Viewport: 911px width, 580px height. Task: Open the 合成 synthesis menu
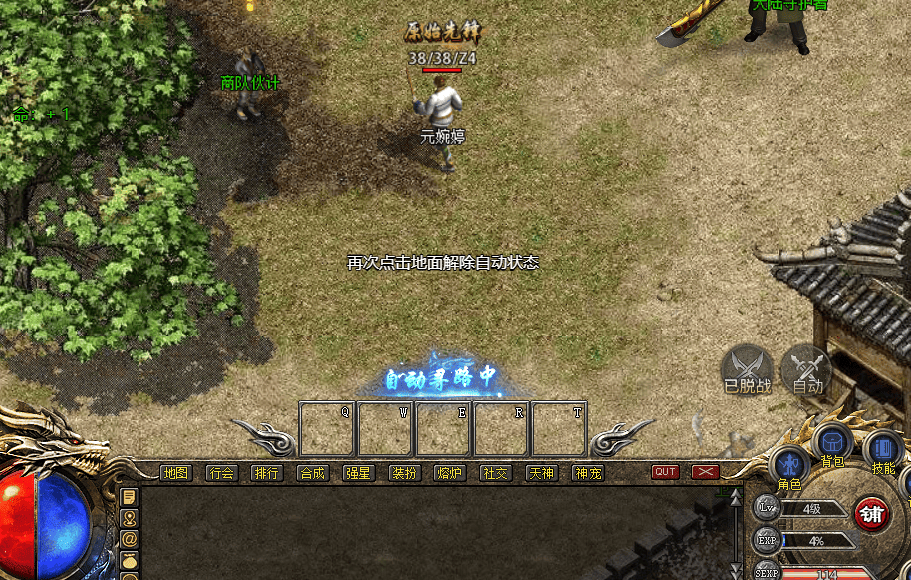coord(313,473)
